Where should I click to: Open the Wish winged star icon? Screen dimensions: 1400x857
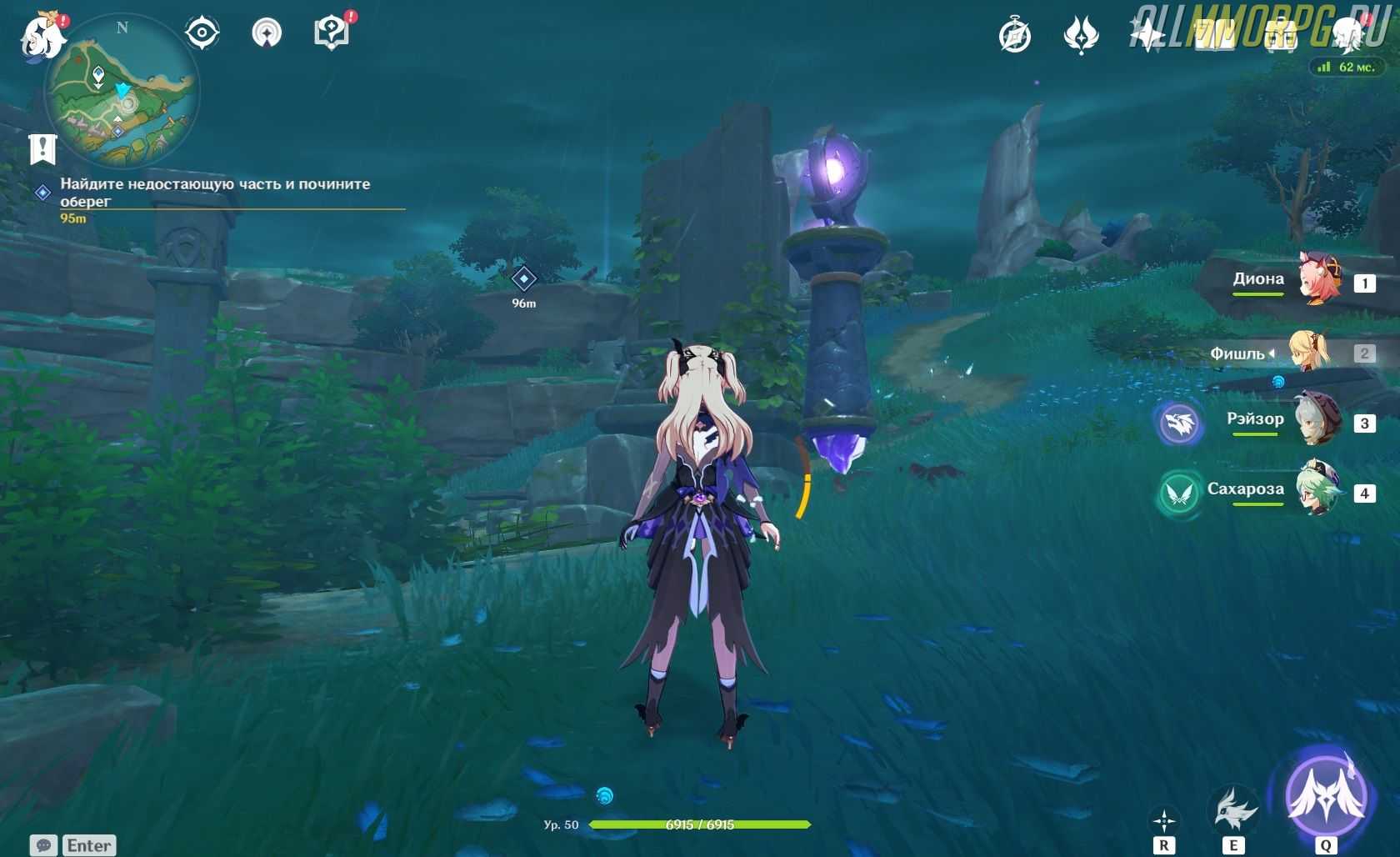click(1082, 36)
